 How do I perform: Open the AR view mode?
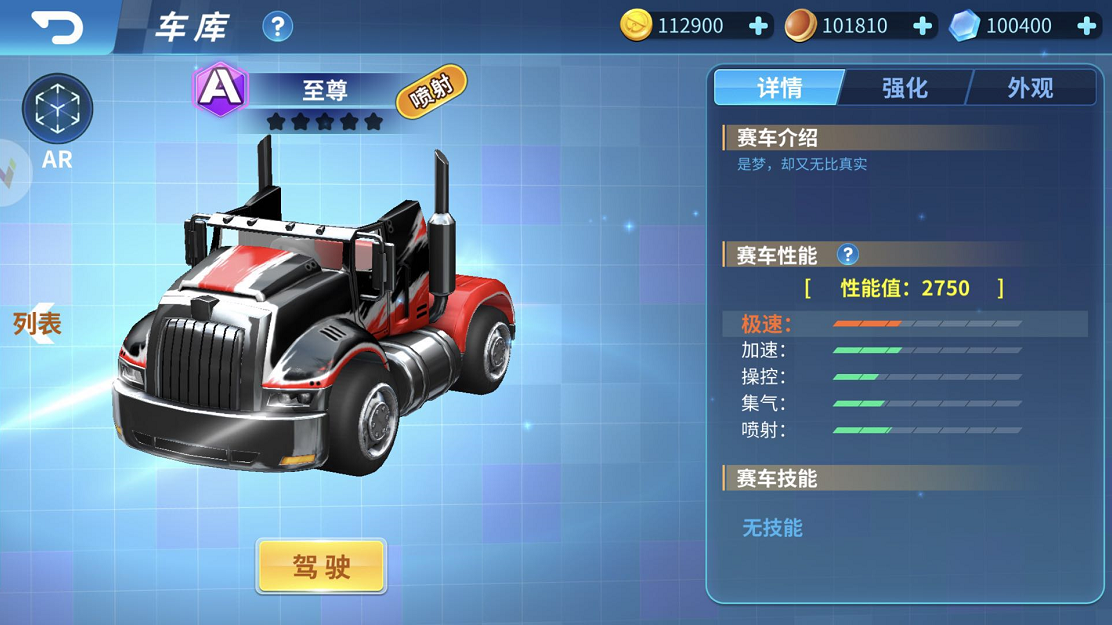click(x=57, y=115)
